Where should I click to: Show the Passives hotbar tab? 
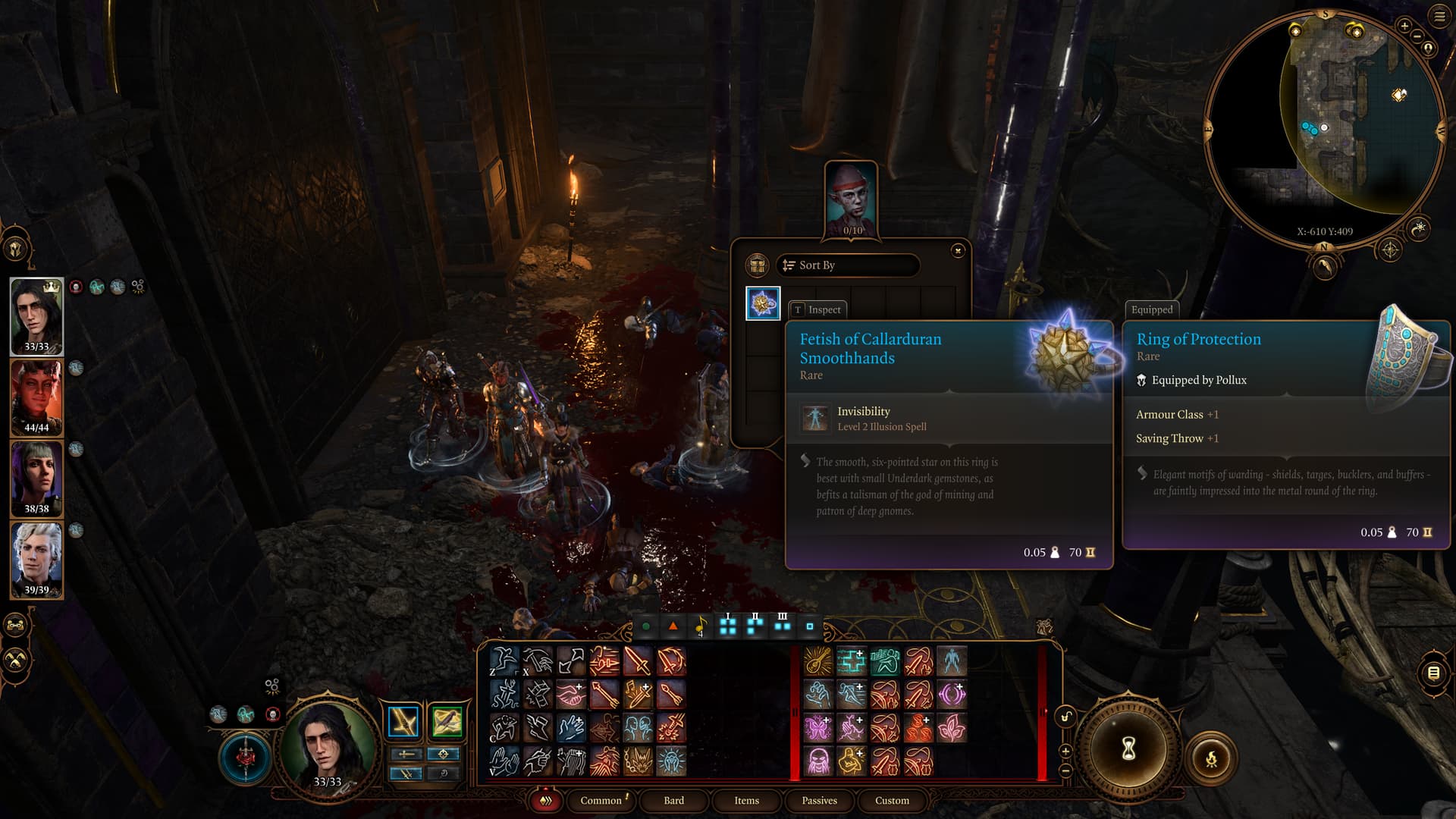point(819,800)
